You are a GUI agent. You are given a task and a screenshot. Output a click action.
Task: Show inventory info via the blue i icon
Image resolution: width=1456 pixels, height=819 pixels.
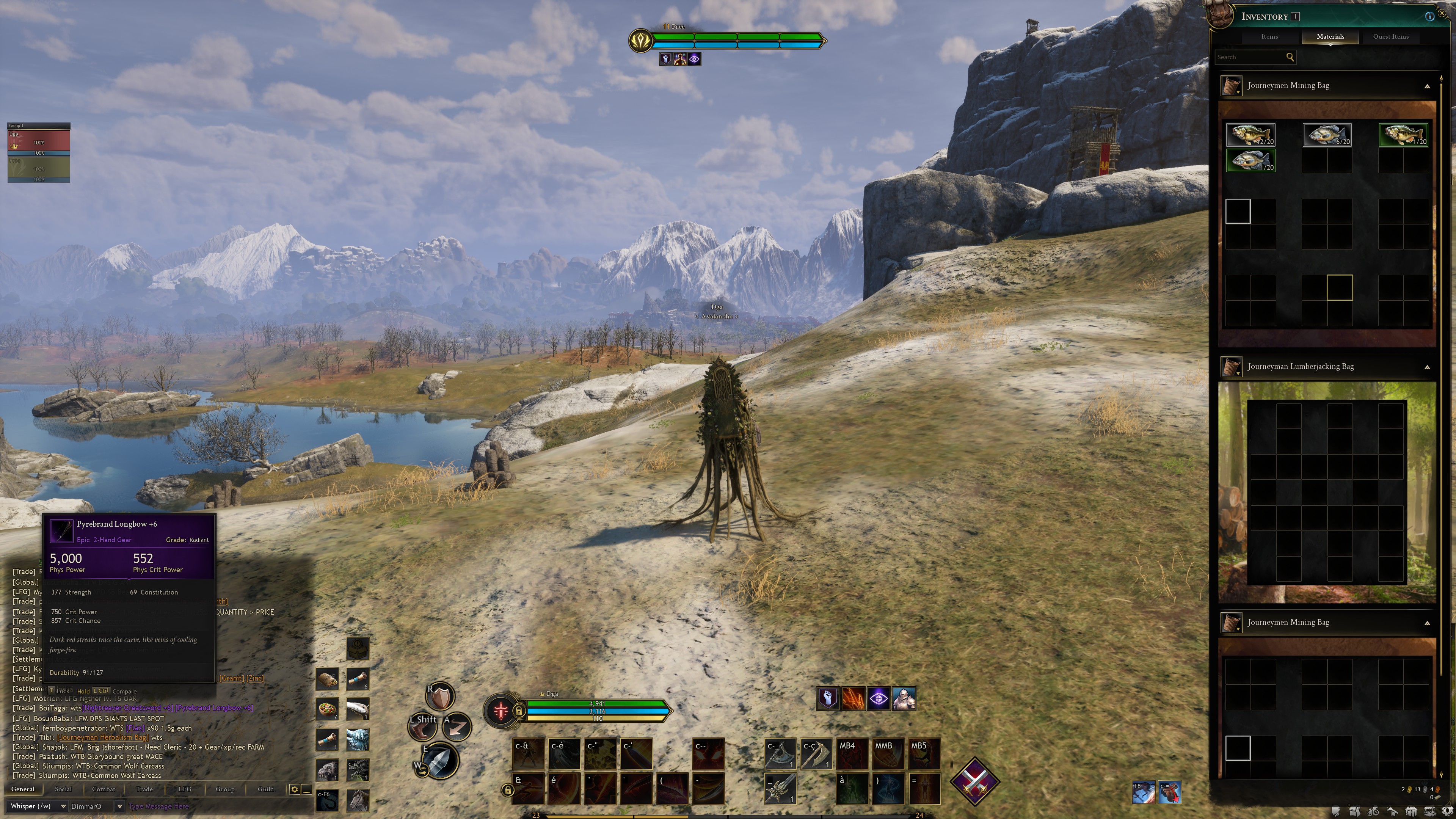(x=1429, y=16)
